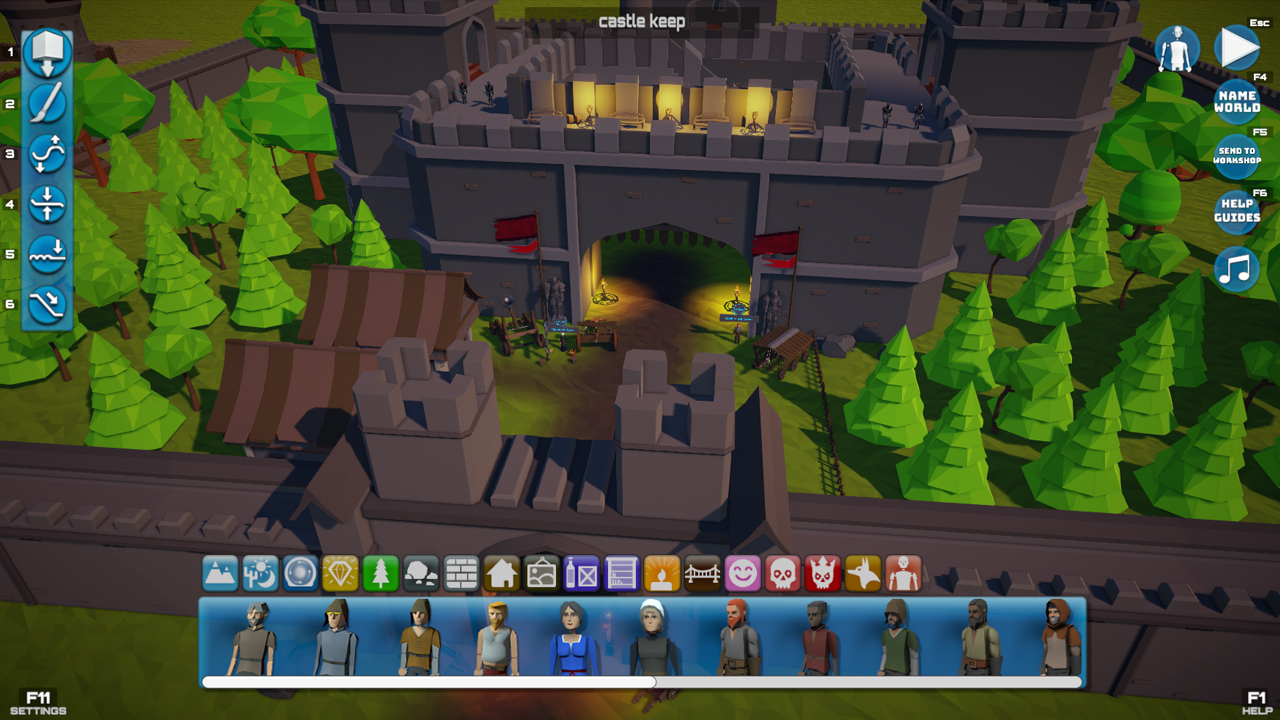This screenshot has height=720, width=1280.
Task: Select the raise and lower terrain tool
Action: (47, 153)
